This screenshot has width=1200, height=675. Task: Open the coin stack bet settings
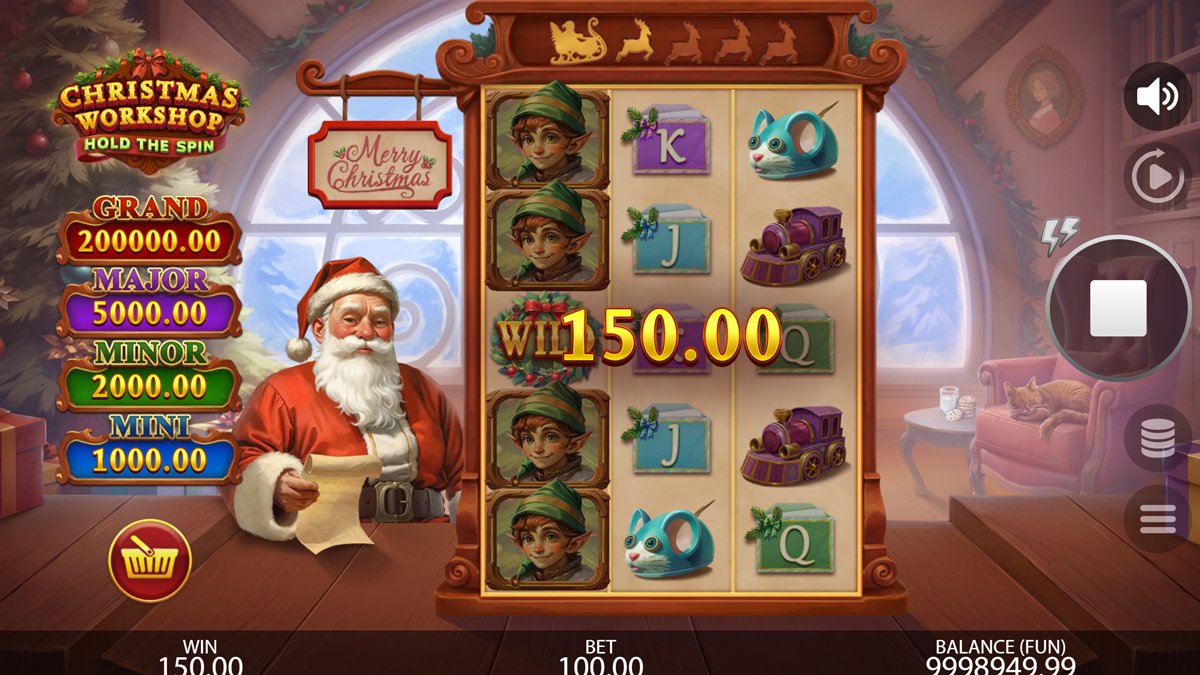[1157, 438]
